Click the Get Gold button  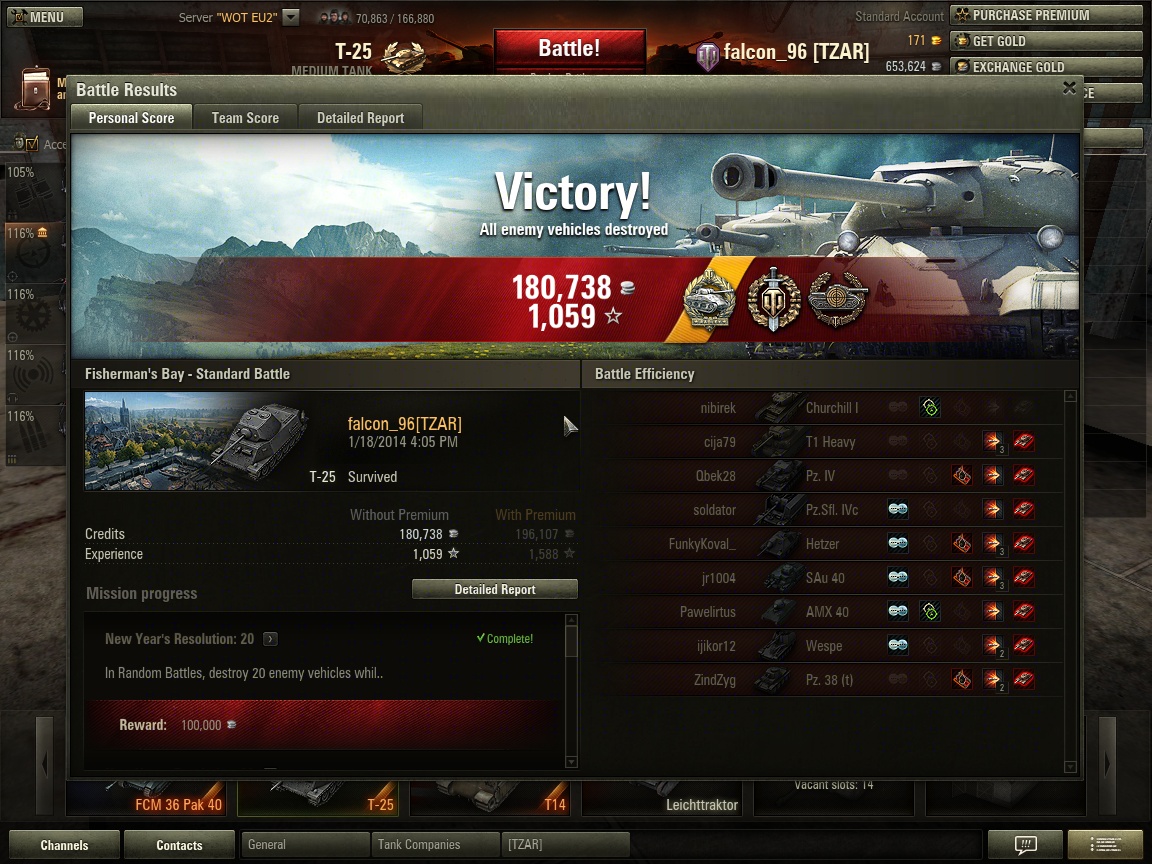click(1045, 41)
